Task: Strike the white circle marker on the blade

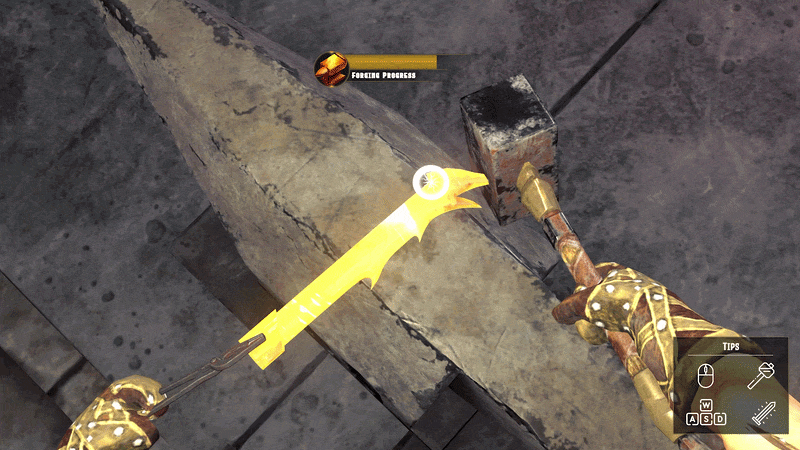Action: 429,181
